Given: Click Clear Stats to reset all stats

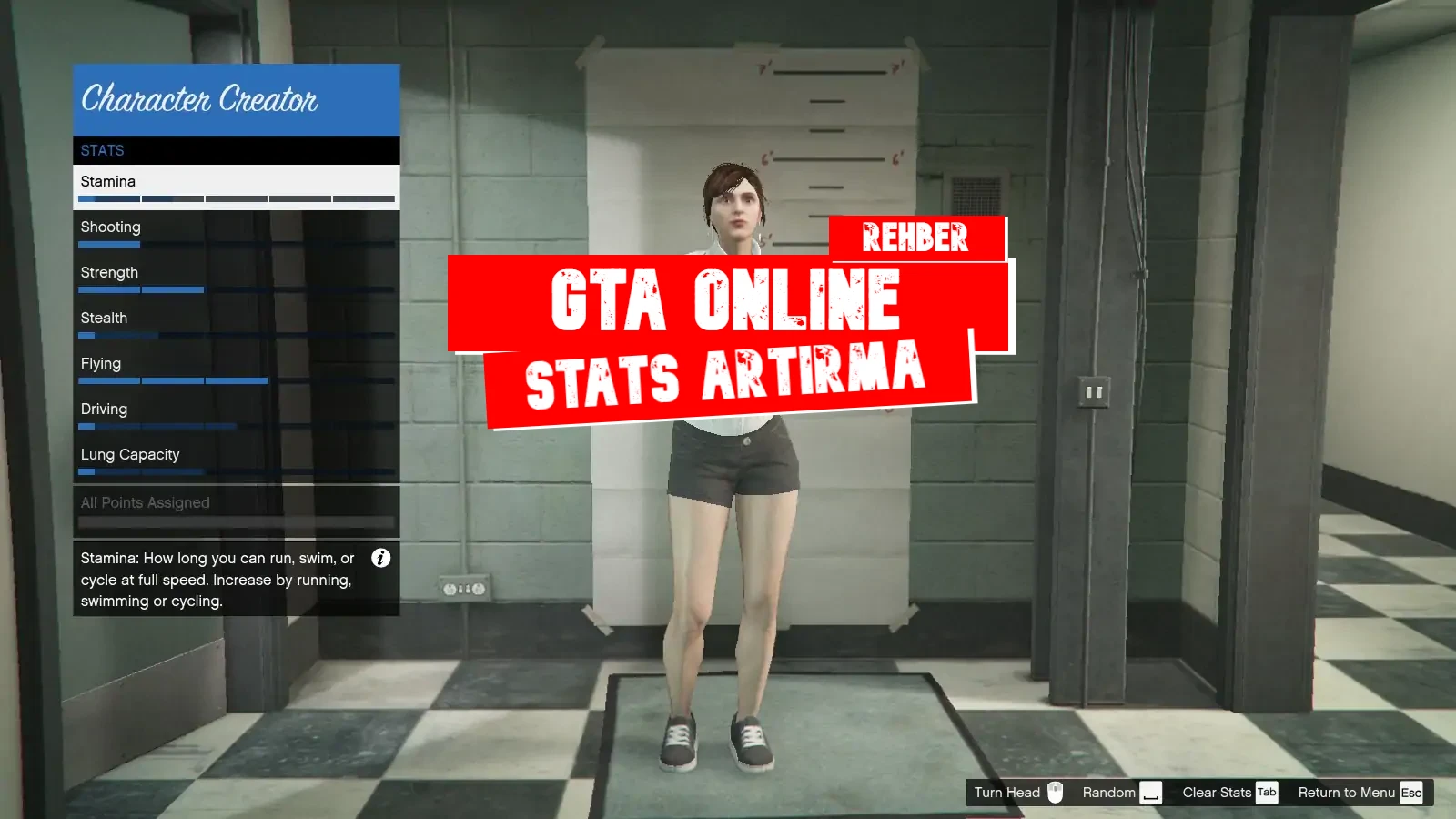Looking at the screenshot, I should pos(1218,792).
